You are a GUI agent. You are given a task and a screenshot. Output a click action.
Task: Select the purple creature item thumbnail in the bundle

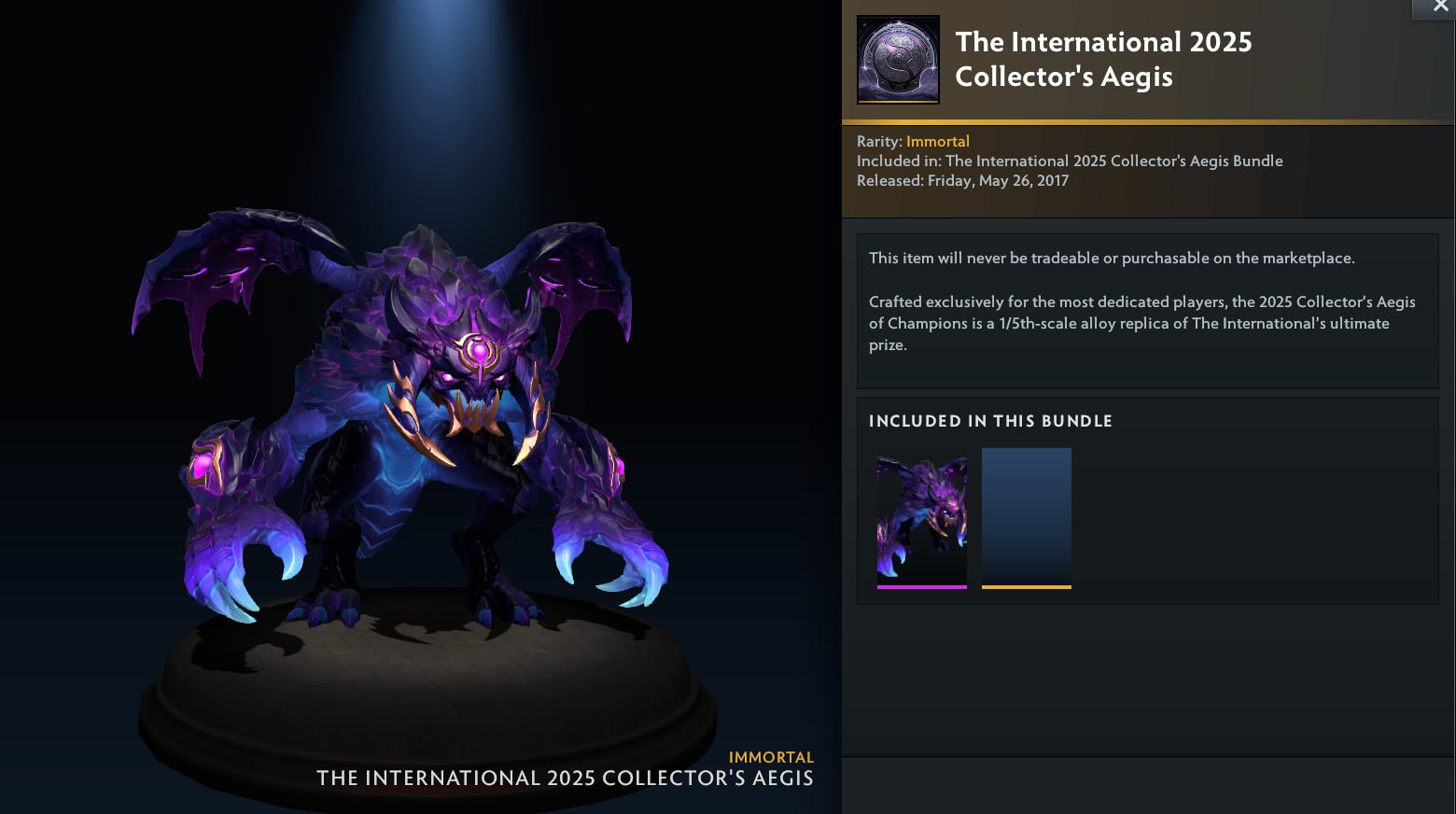coord(922,516)
